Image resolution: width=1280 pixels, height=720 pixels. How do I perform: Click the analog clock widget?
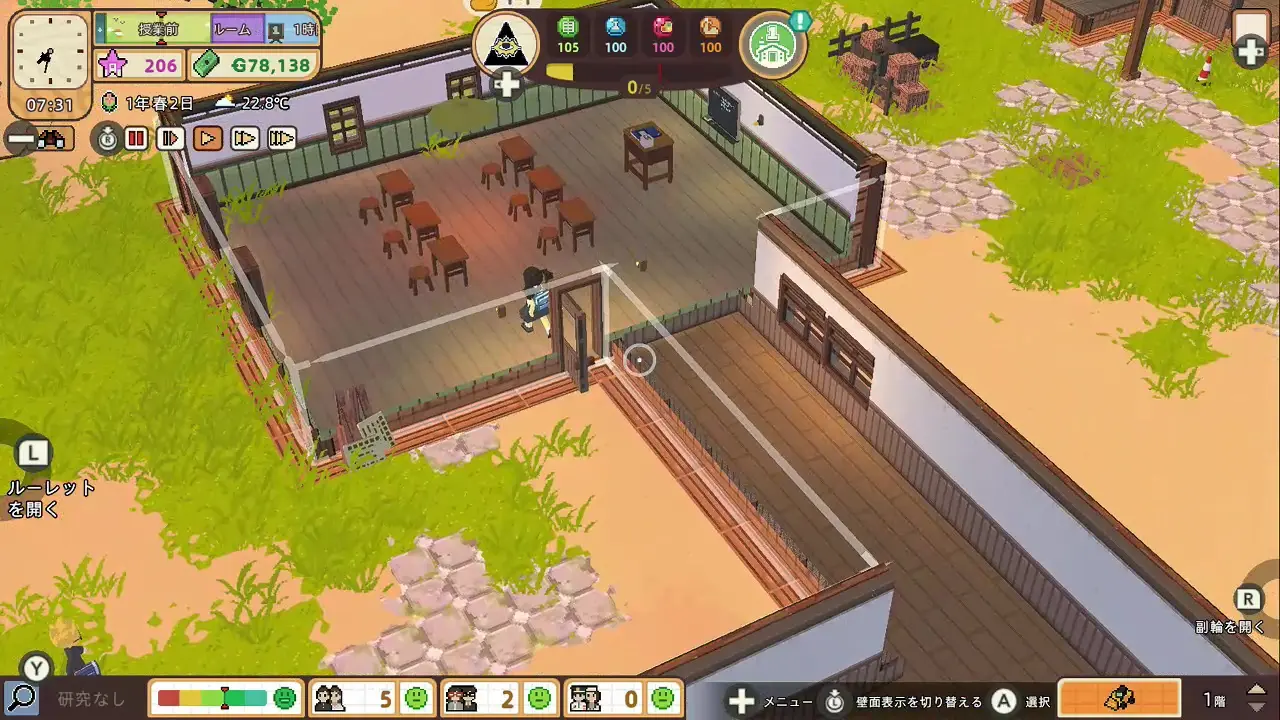click(50, 58)
